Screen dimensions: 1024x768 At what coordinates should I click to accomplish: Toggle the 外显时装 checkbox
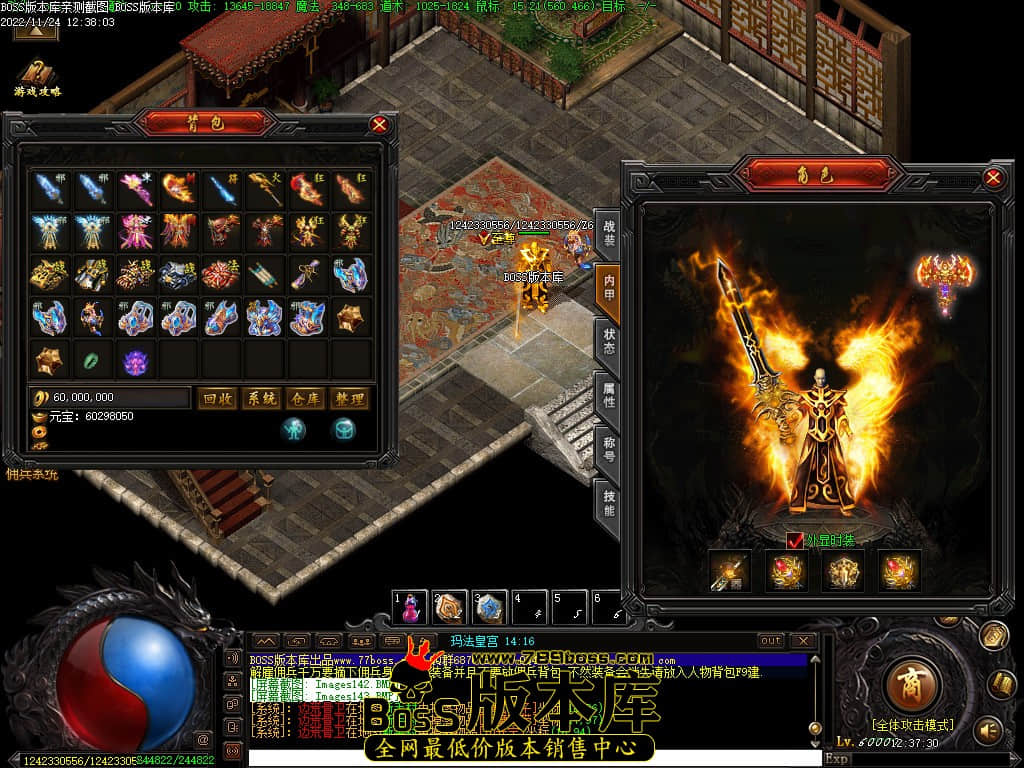click(x=795, y=540)
